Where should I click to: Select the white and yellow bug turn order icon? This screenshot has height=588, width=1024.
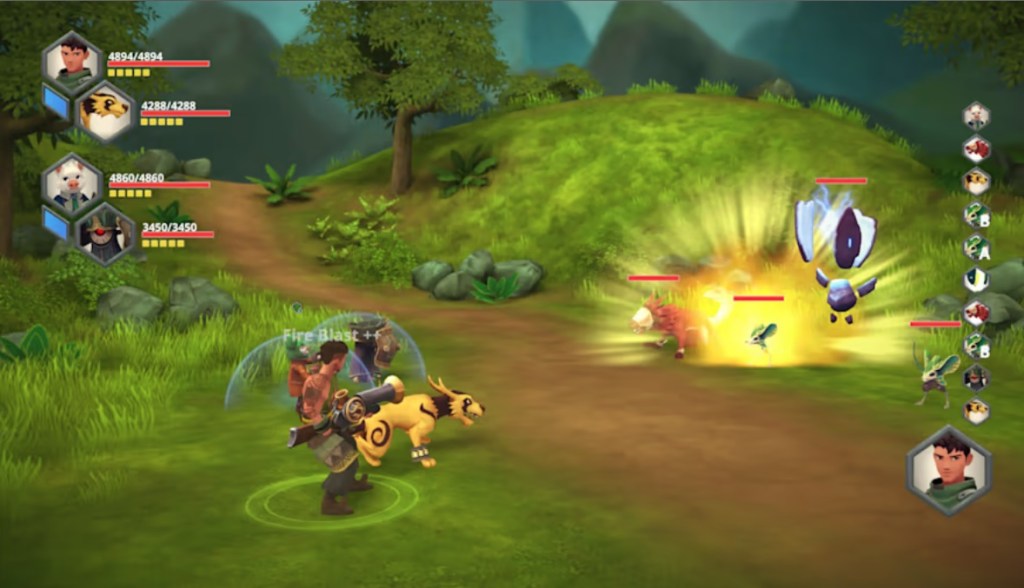[x=976, y=280]
